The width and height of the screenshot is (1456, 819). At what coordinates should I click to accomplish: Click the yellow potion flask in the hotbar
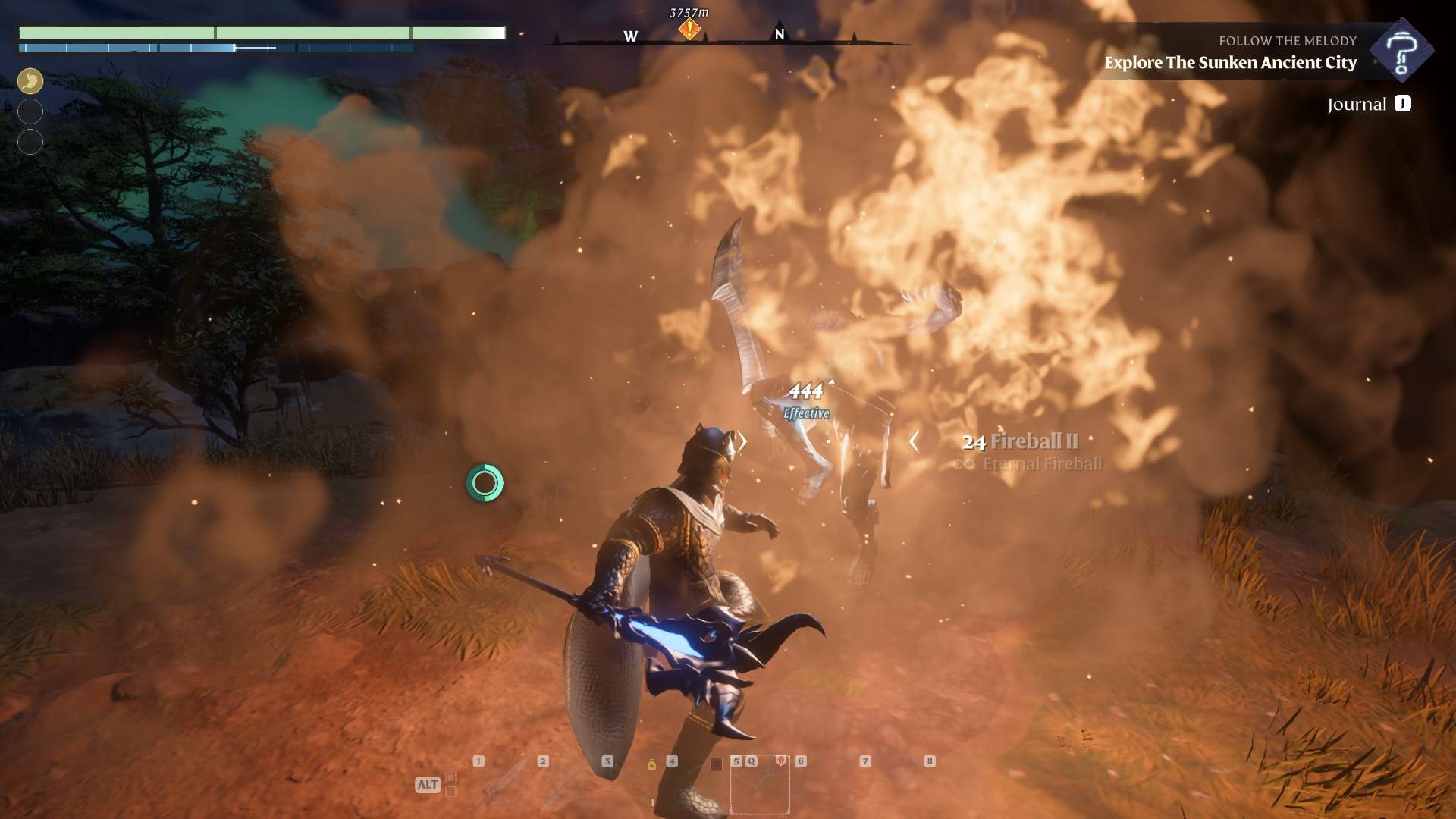(x=651, y=764)
